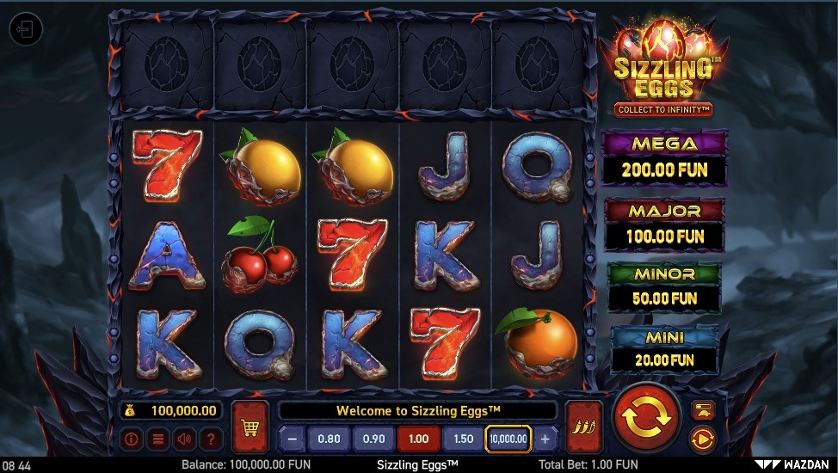The image size is (838, 473).
Task: Choose the 0.90 bet amount
Action: pos(373,438)
